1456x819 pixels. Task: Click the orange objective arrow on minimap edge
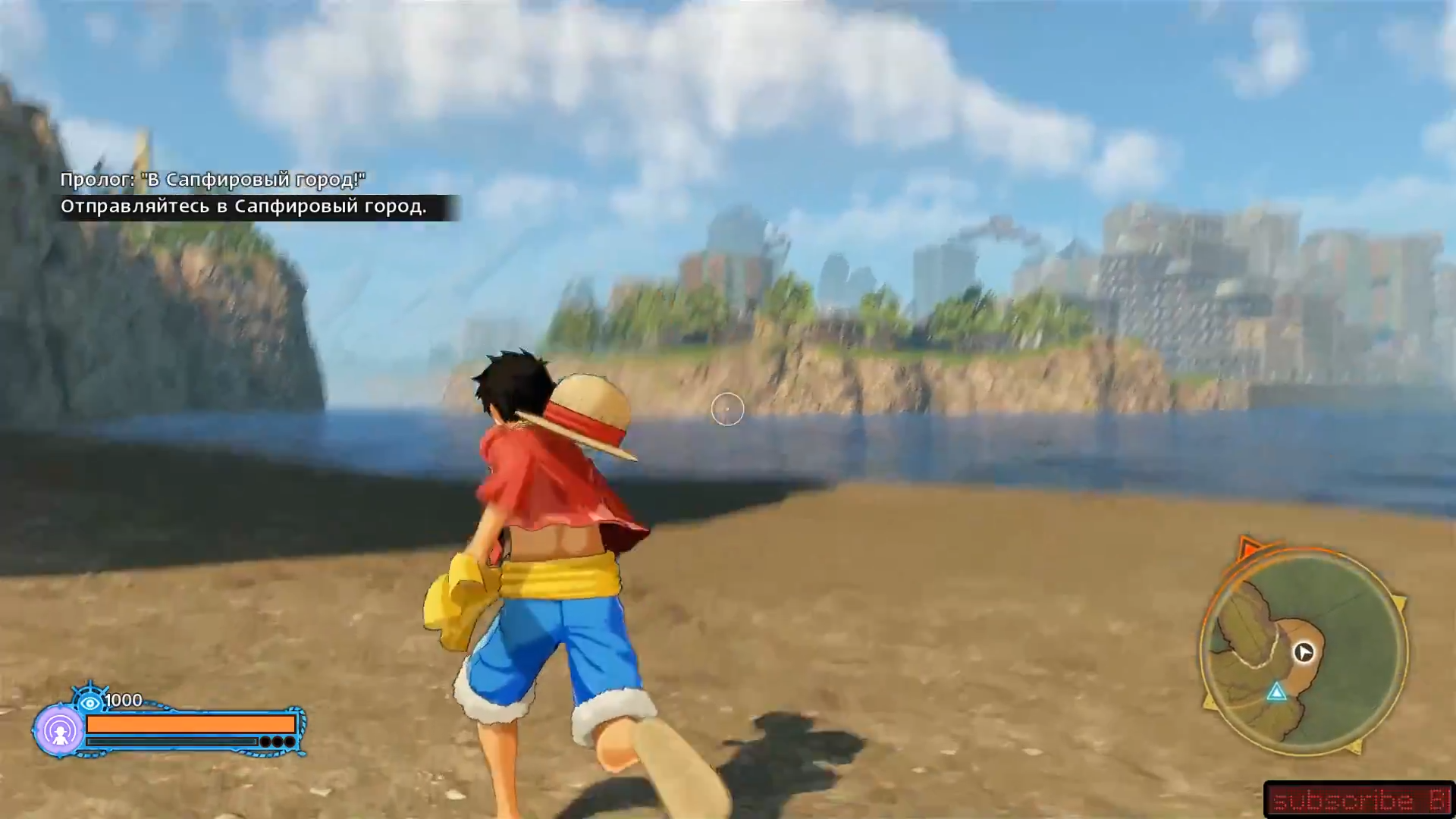1247,548
